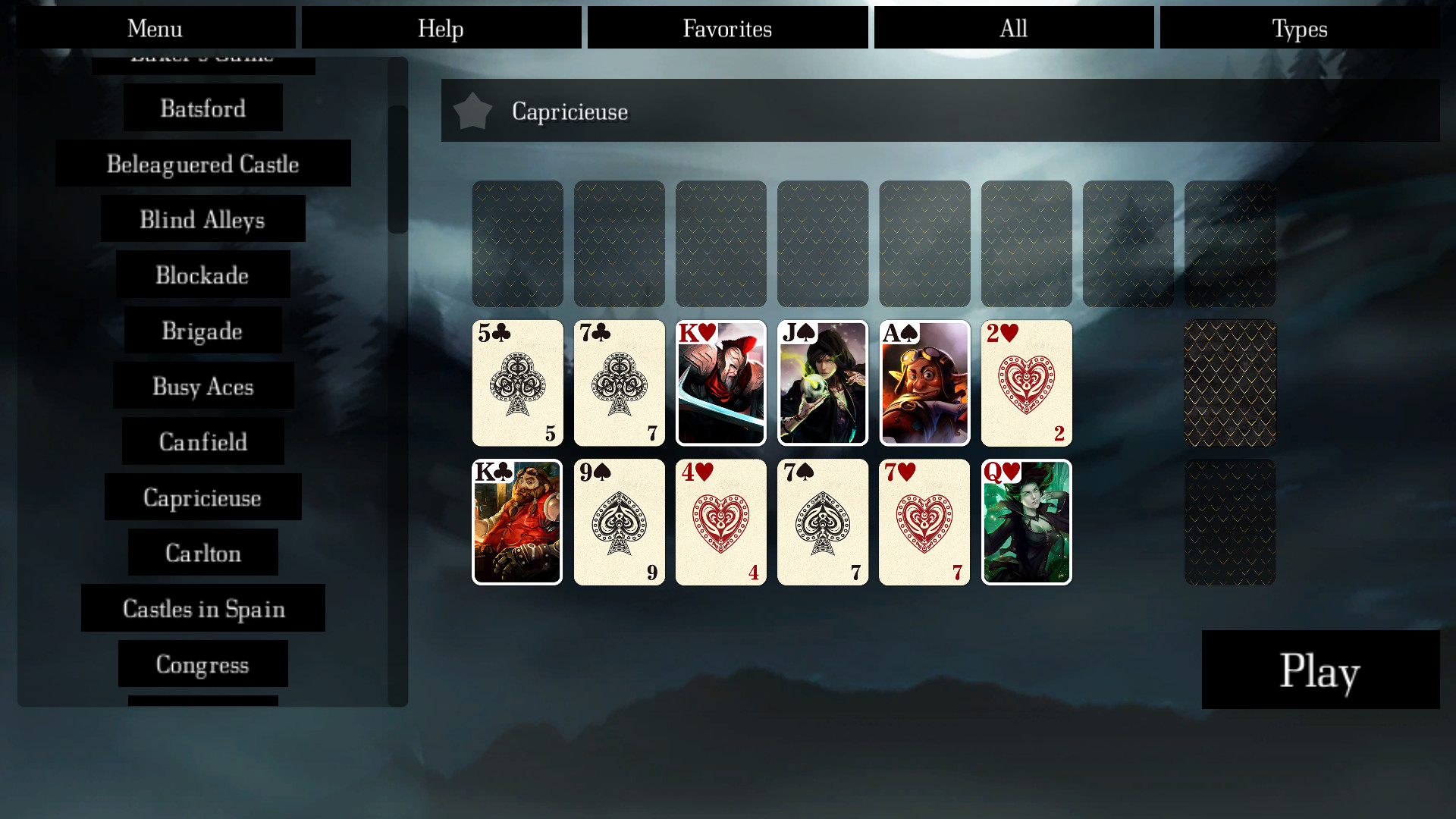
Task: Switch to the Favorites tab
Action: pyautogui.click(x=726, y=28)
